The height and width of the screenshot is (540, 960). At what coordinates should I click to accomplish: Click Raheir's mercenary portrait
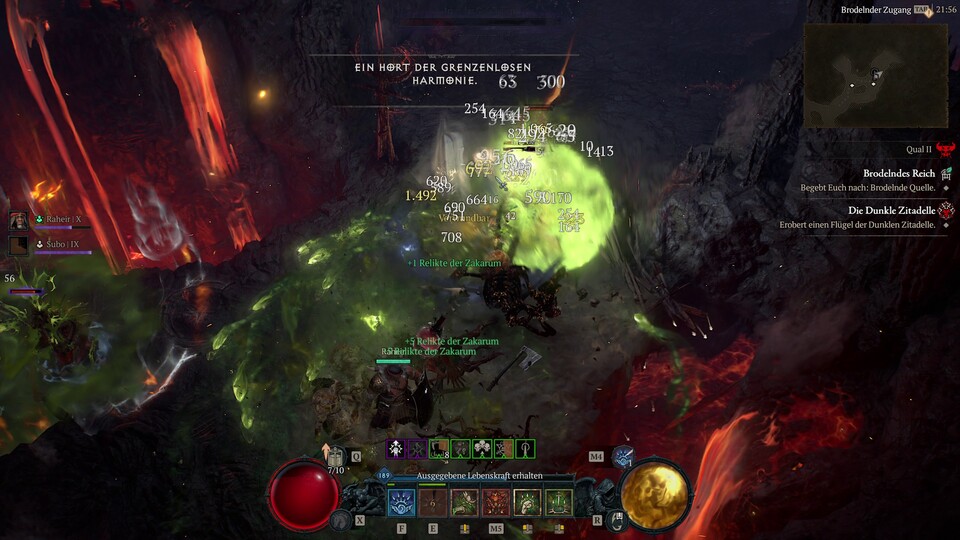coord(19,219)
